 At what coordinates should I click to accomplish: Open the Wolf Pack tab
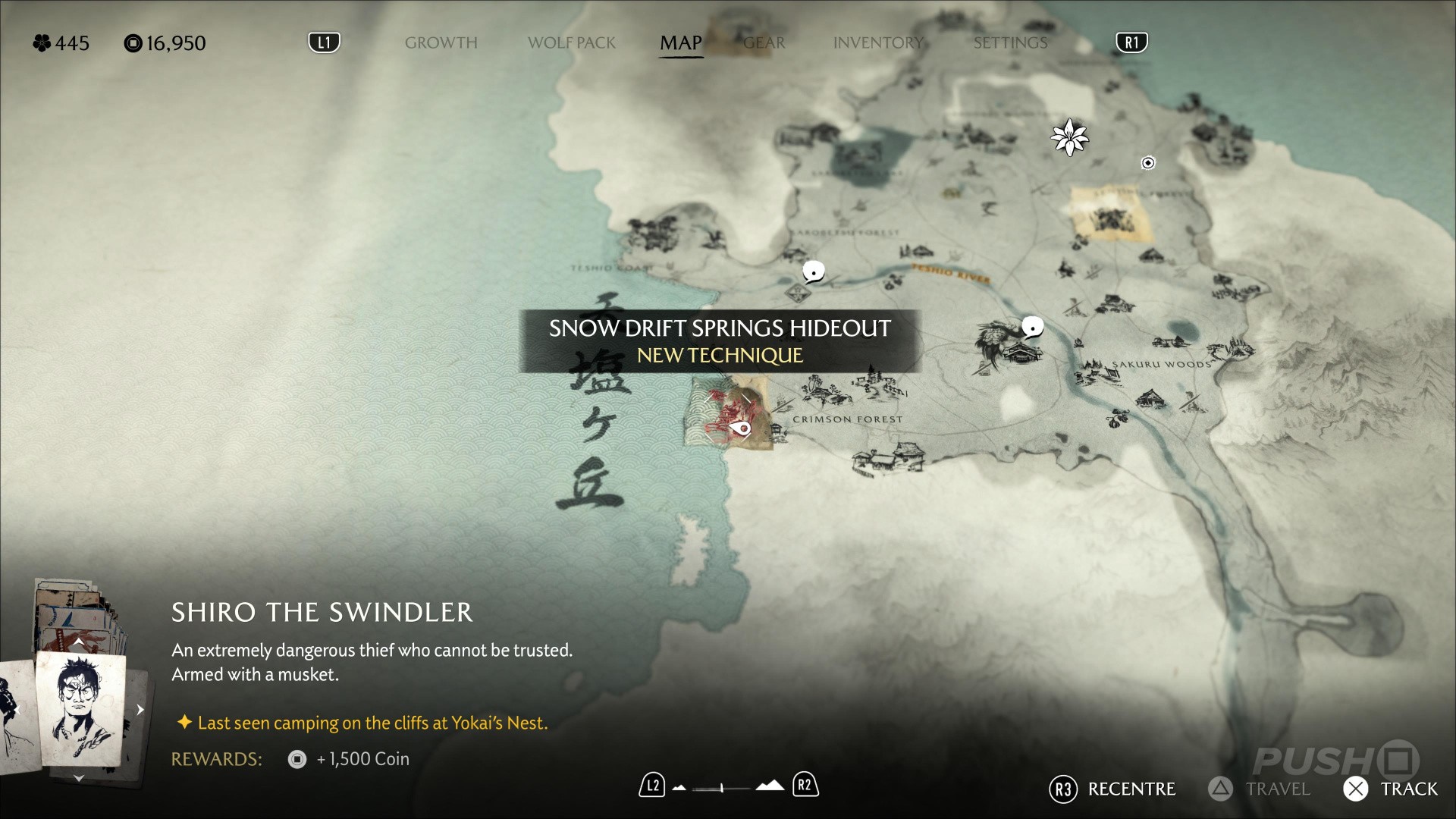click(x=571, y=43)
